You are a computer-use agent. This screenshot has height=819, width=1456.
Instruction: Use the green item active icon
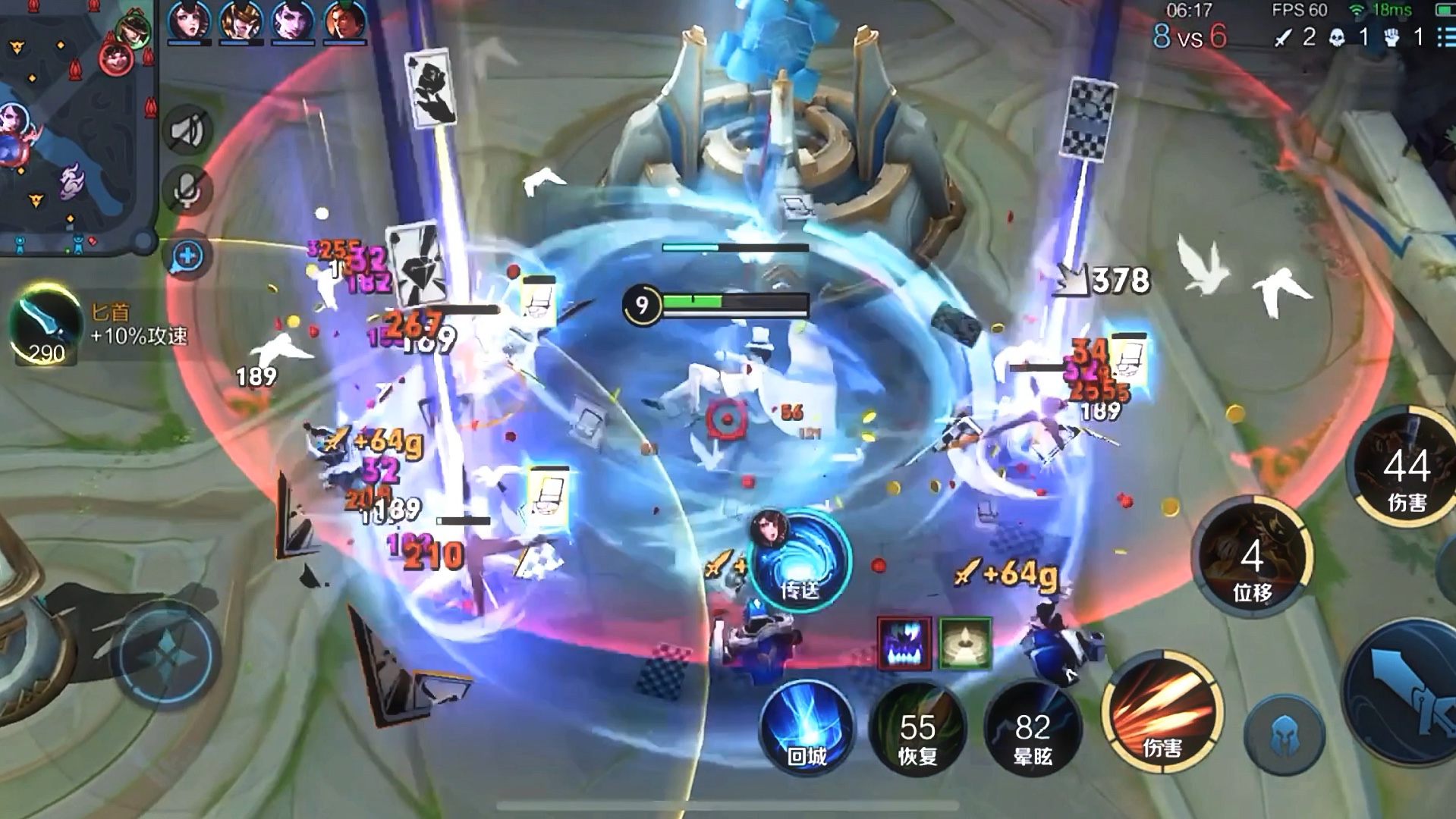point(965,642)
